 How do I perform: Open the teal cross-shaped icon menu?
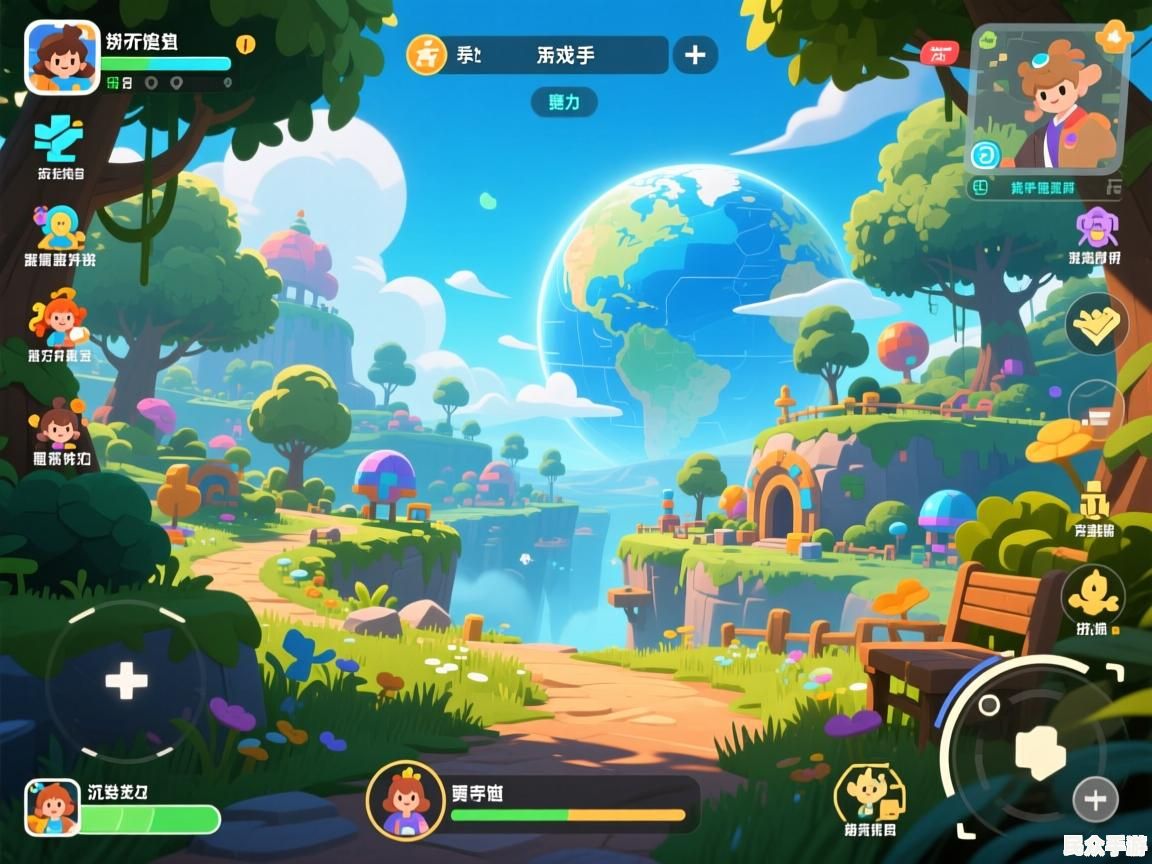59,139
